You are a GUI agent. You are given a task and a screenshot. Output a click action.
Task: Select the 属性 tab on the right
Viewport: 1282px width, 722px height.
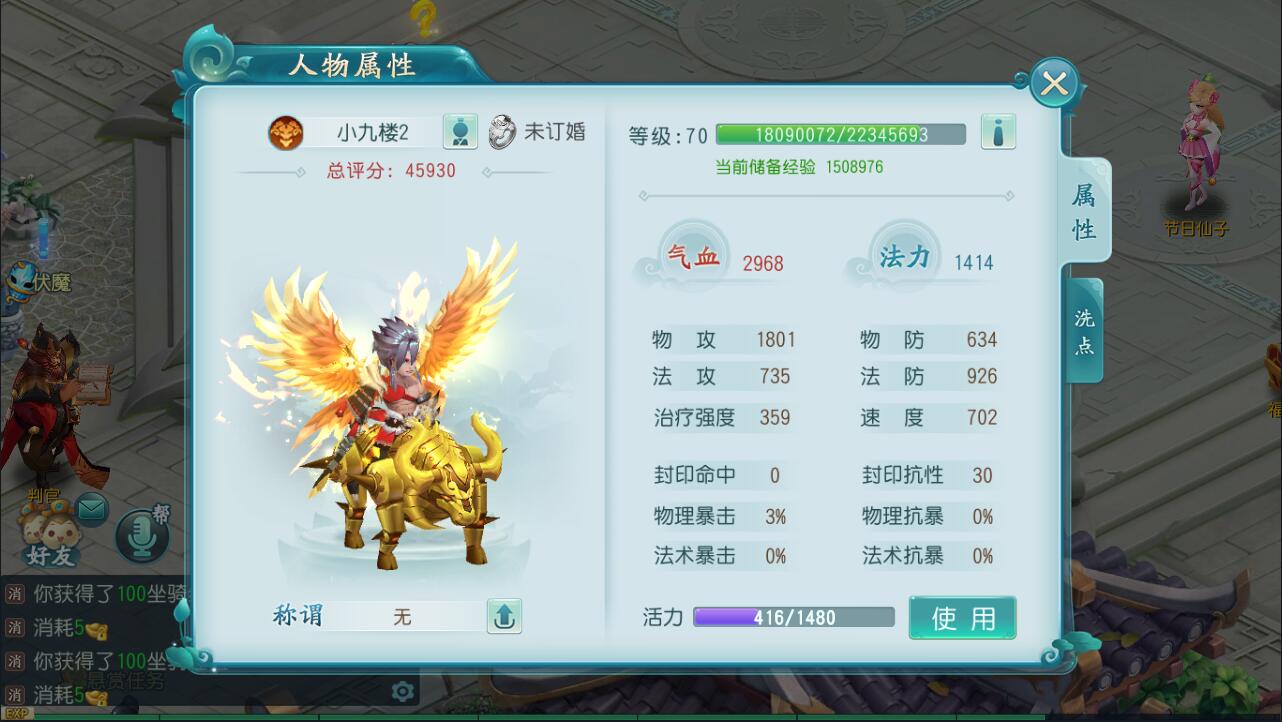(1083, 210)
